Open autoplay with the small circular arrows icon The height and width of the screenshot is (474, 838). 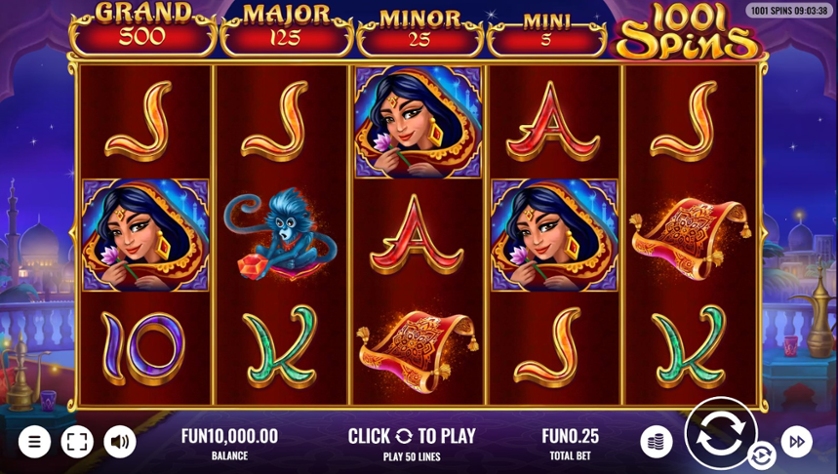(761, 456)
